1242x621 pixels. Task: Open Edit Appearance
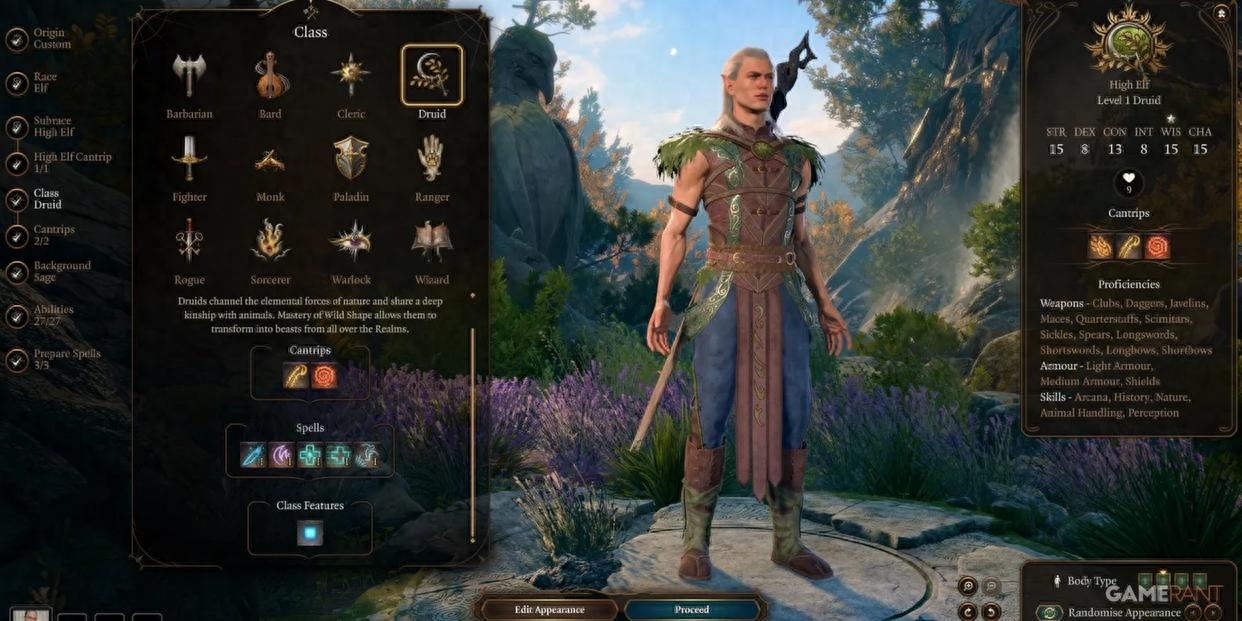point(549,609)
